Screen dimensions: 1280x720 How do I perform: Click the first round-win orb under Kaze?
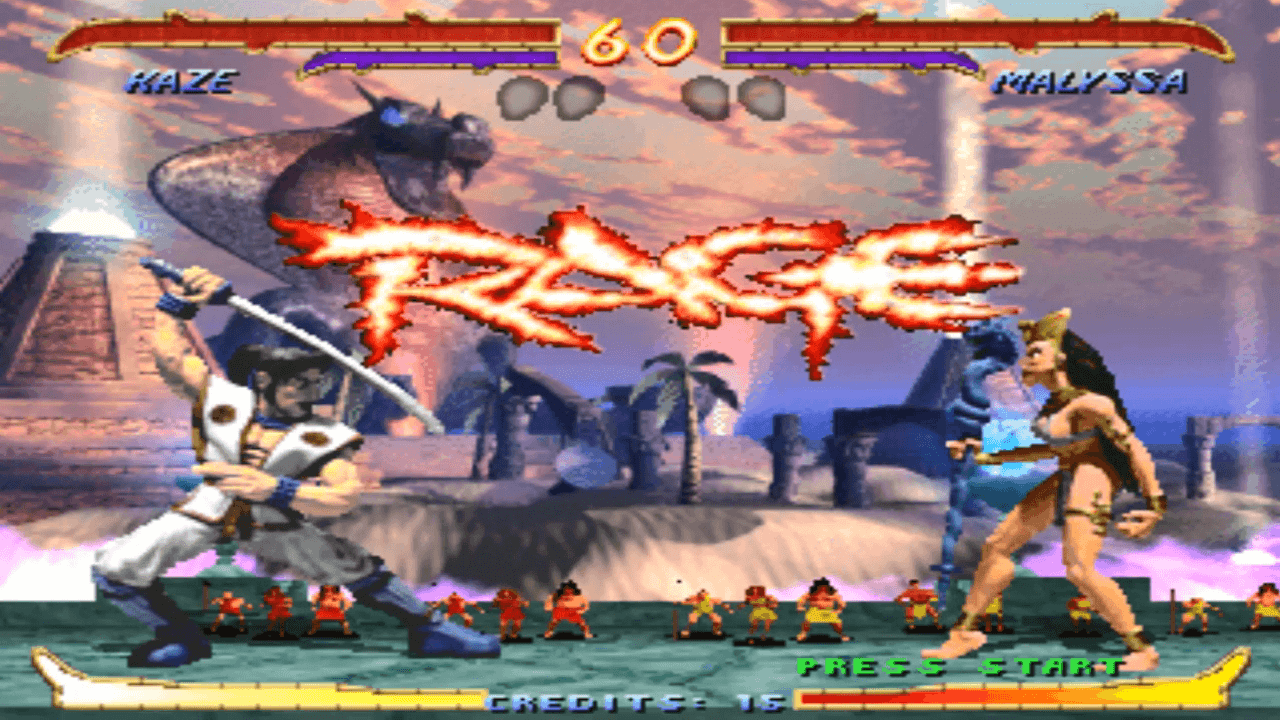(x=519, y=97)
